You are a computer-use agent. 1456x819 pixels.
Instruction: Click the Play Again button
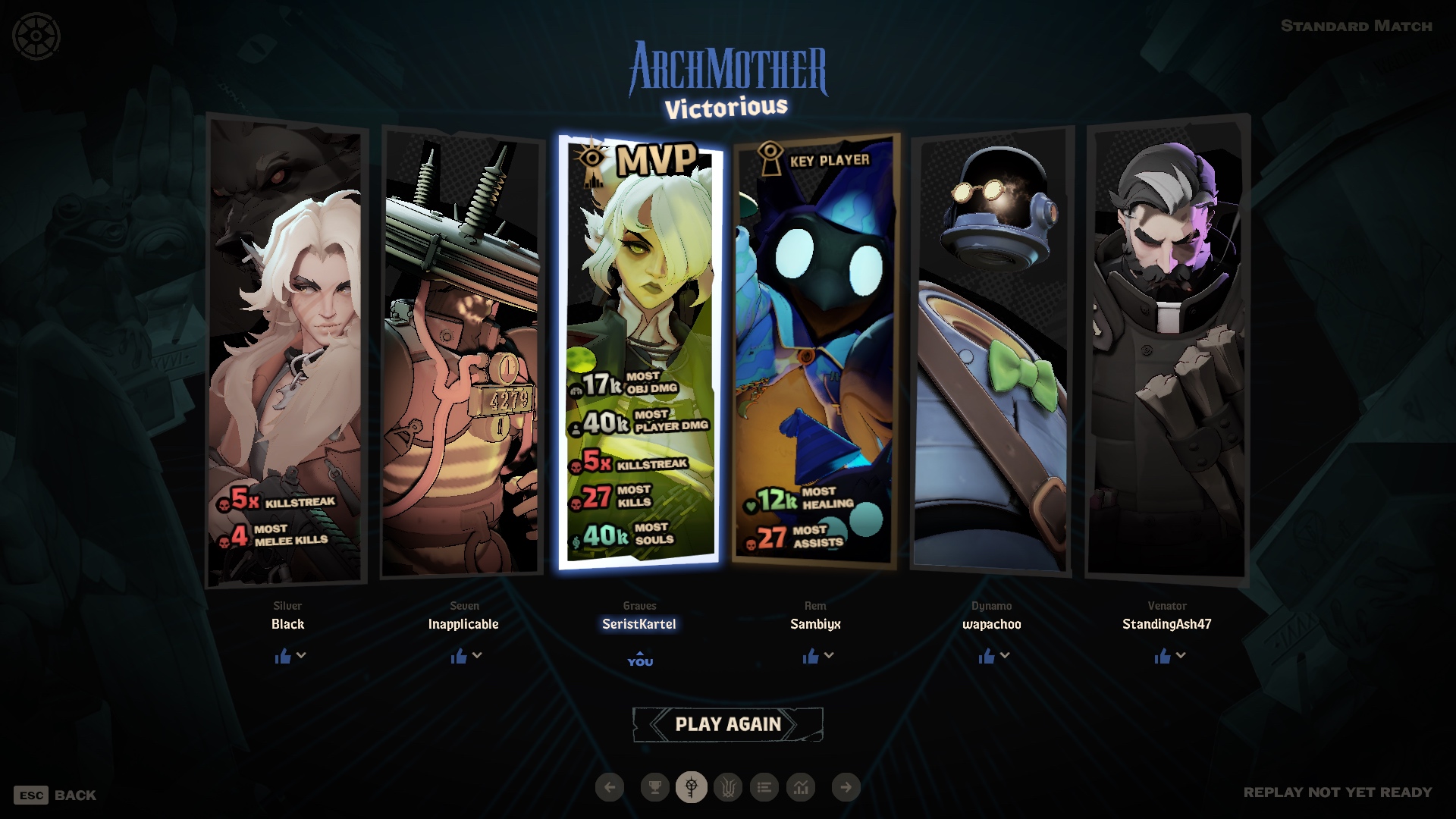pyautogui.click(x=727, y=724)
